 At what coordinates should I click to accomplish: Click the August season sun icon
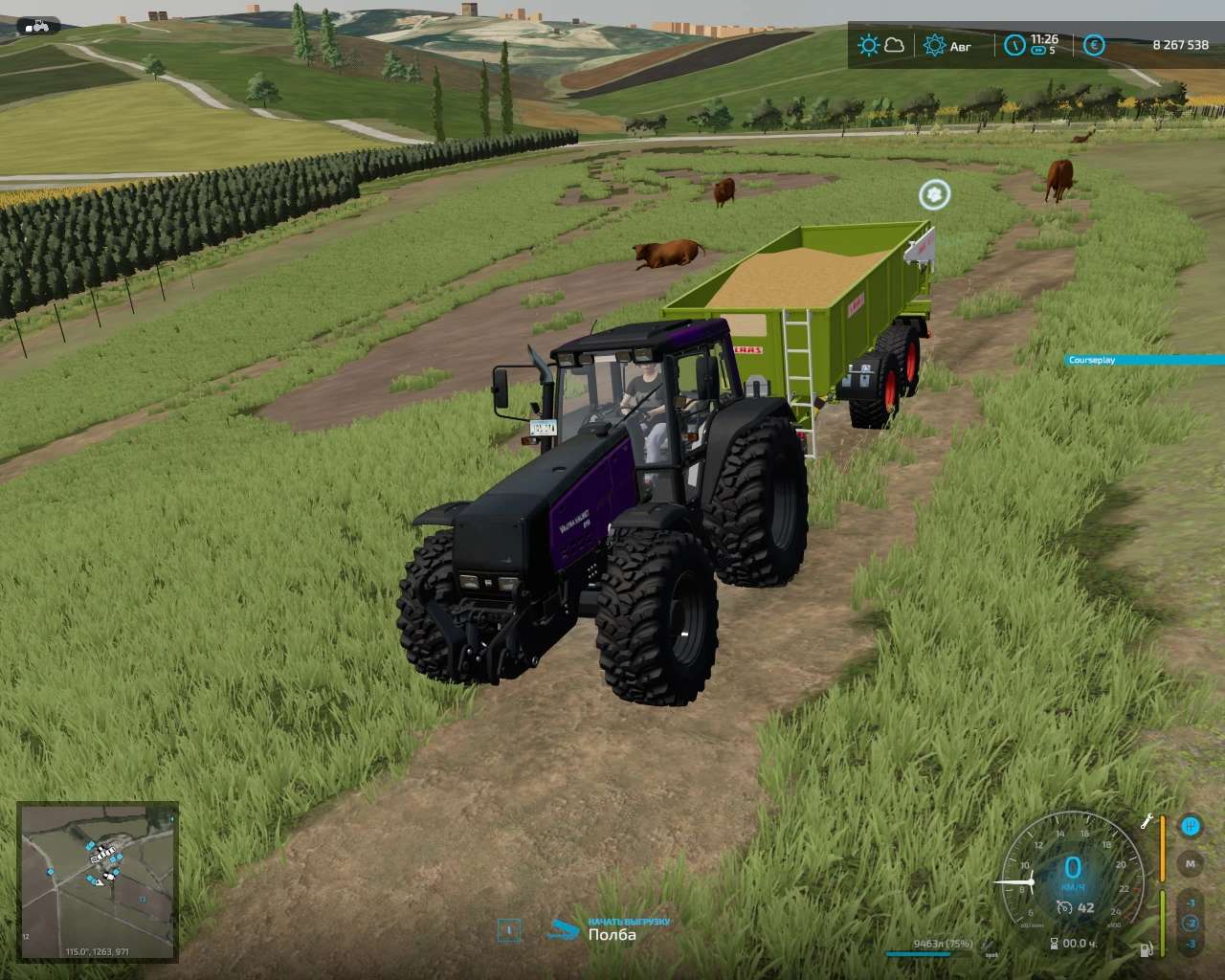[934, 45]
